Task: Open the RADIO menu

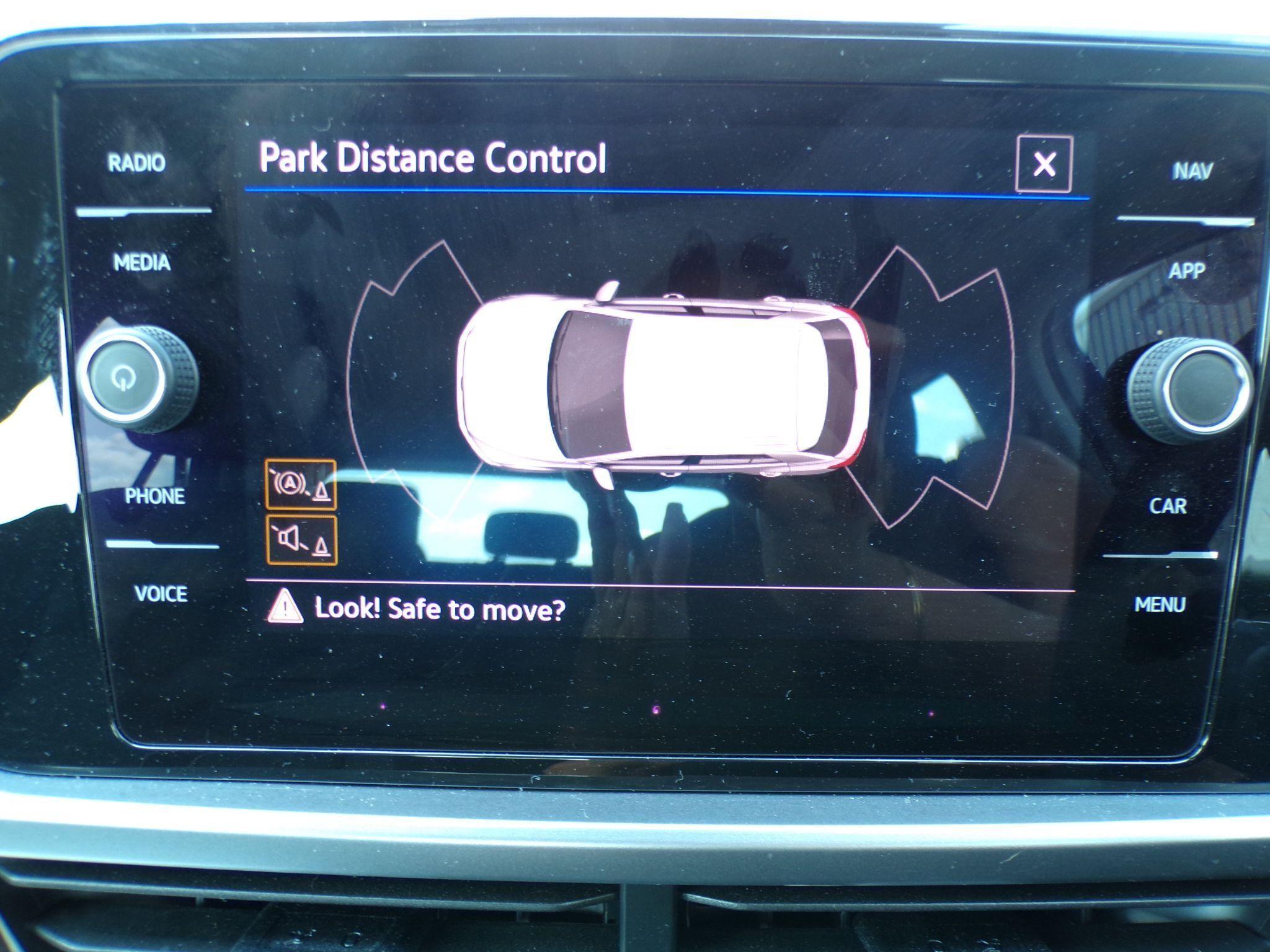Action: (137, 164)
